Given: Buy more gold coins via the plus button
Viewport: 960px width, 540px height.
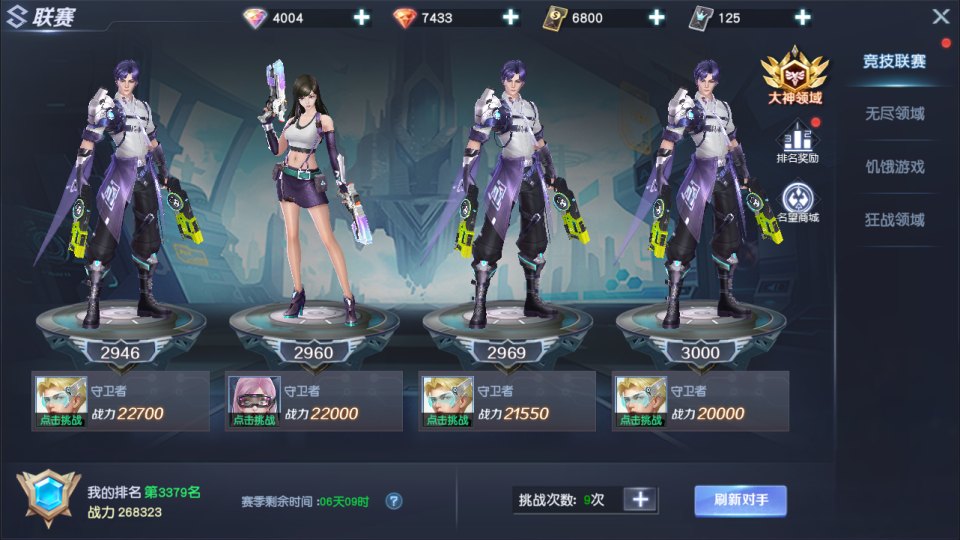Looking at the screenshot, I should 657,18.
